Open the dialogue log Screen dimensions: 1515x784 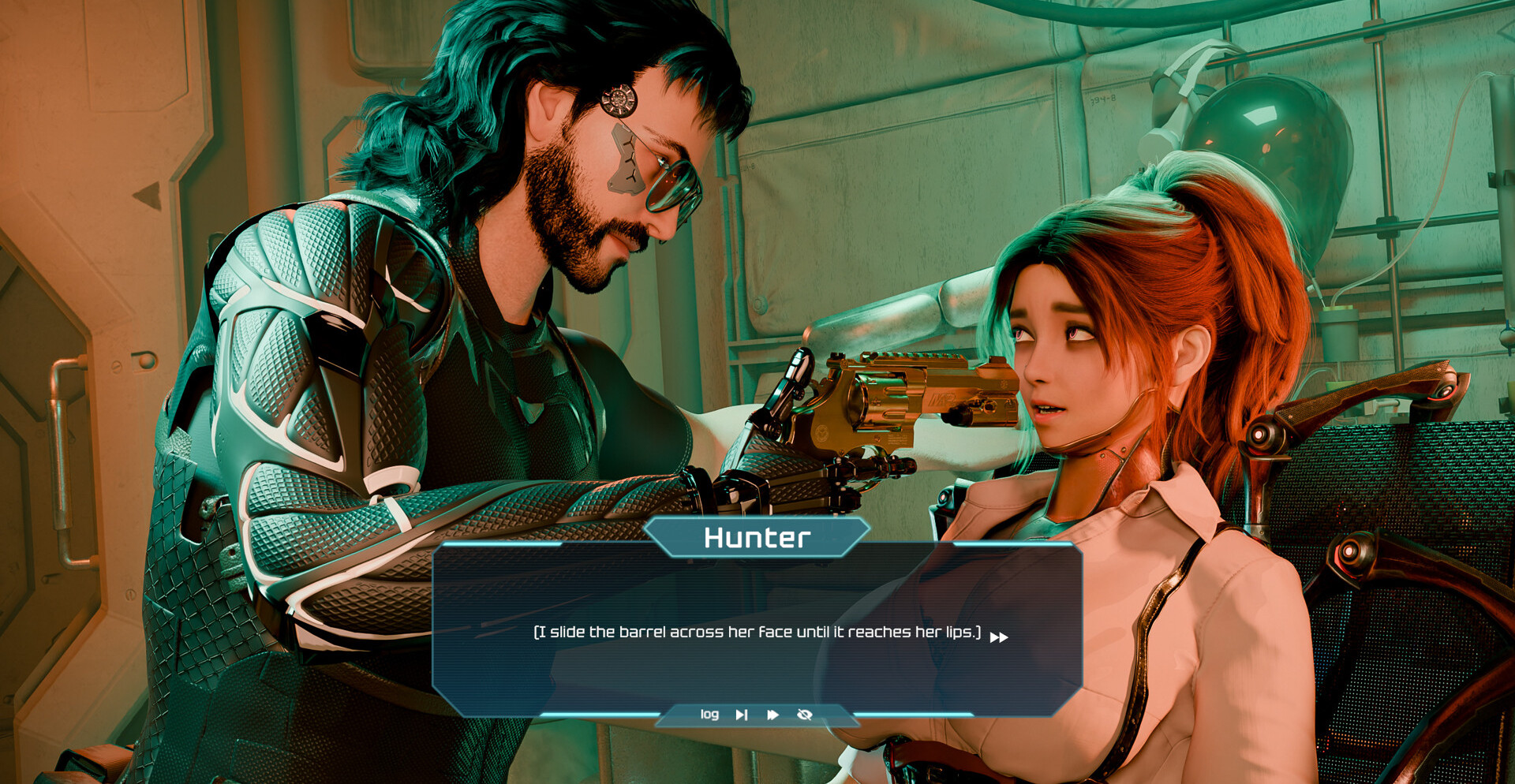[709, 715]
